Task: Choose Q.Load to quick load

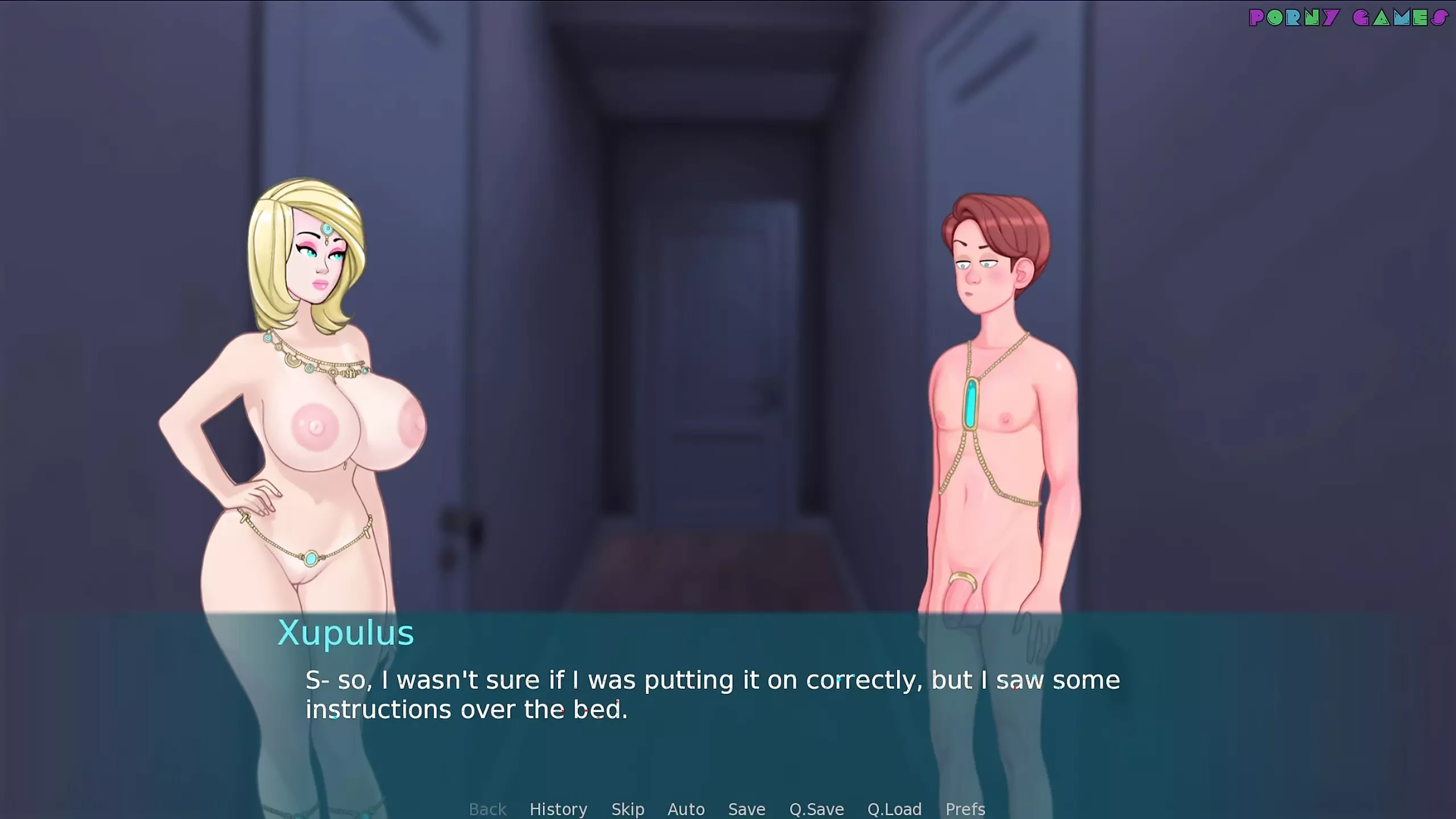Action: [x=894, y=809]
